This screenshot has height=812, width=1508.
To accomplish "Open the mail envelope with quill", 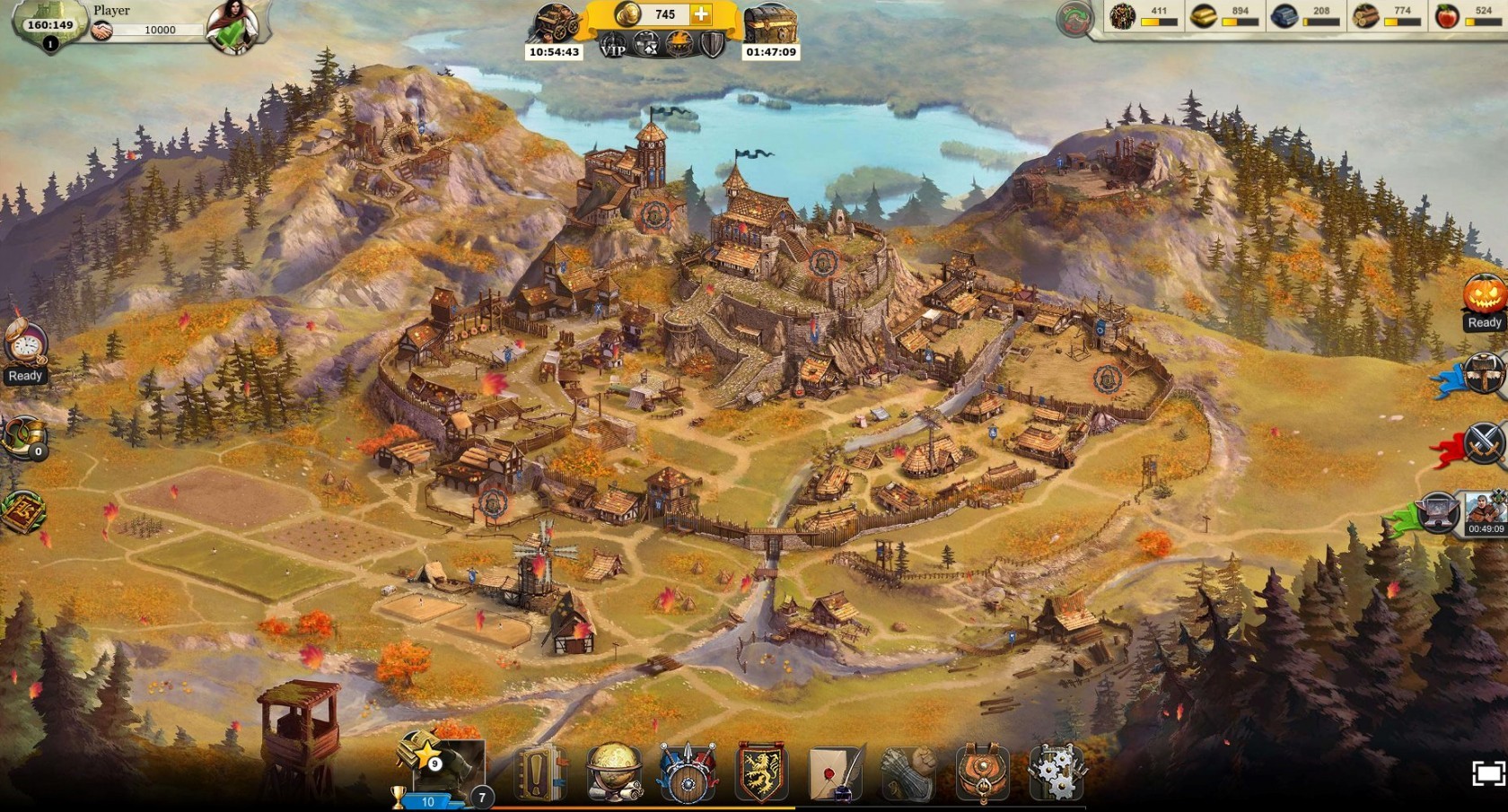I will pos(836,773).
